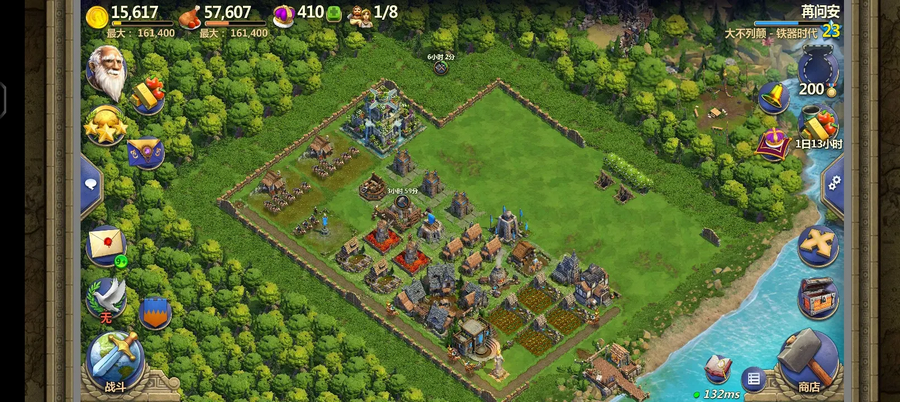Screen dimensions: 900x402
Task: Open the purple crown on red cushion icon
Action: pyautogui.click(x=772, y=144)
